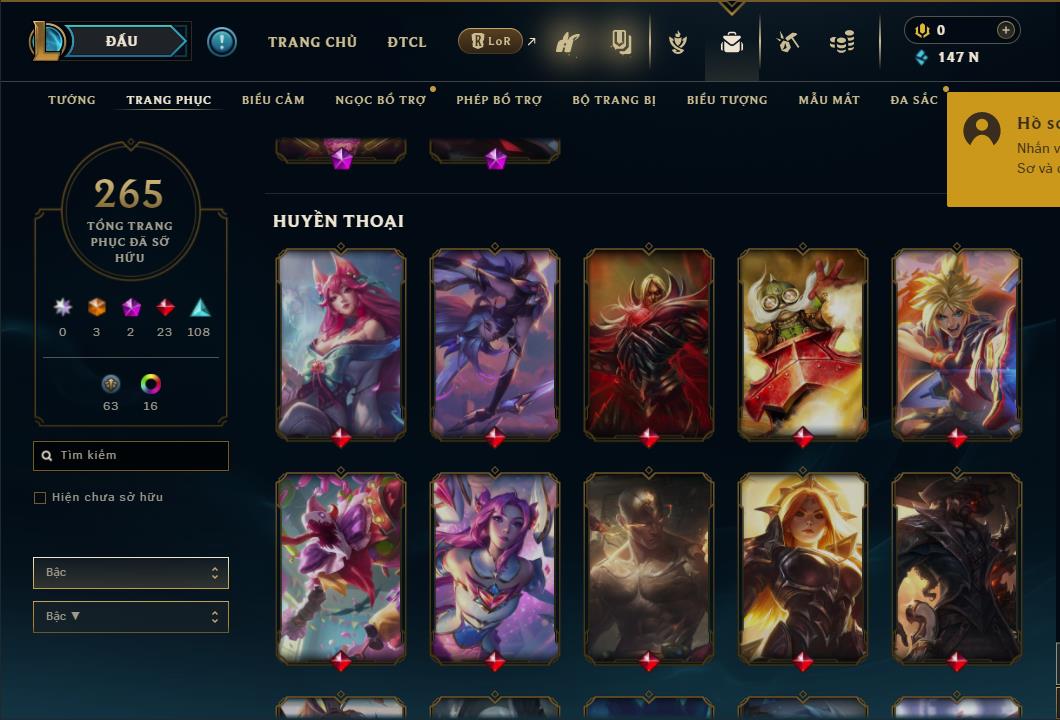1060x720 pixels.
Task: Show the PHÉP BỔ TRỢ tab
Action: click(x=499, y=100)
